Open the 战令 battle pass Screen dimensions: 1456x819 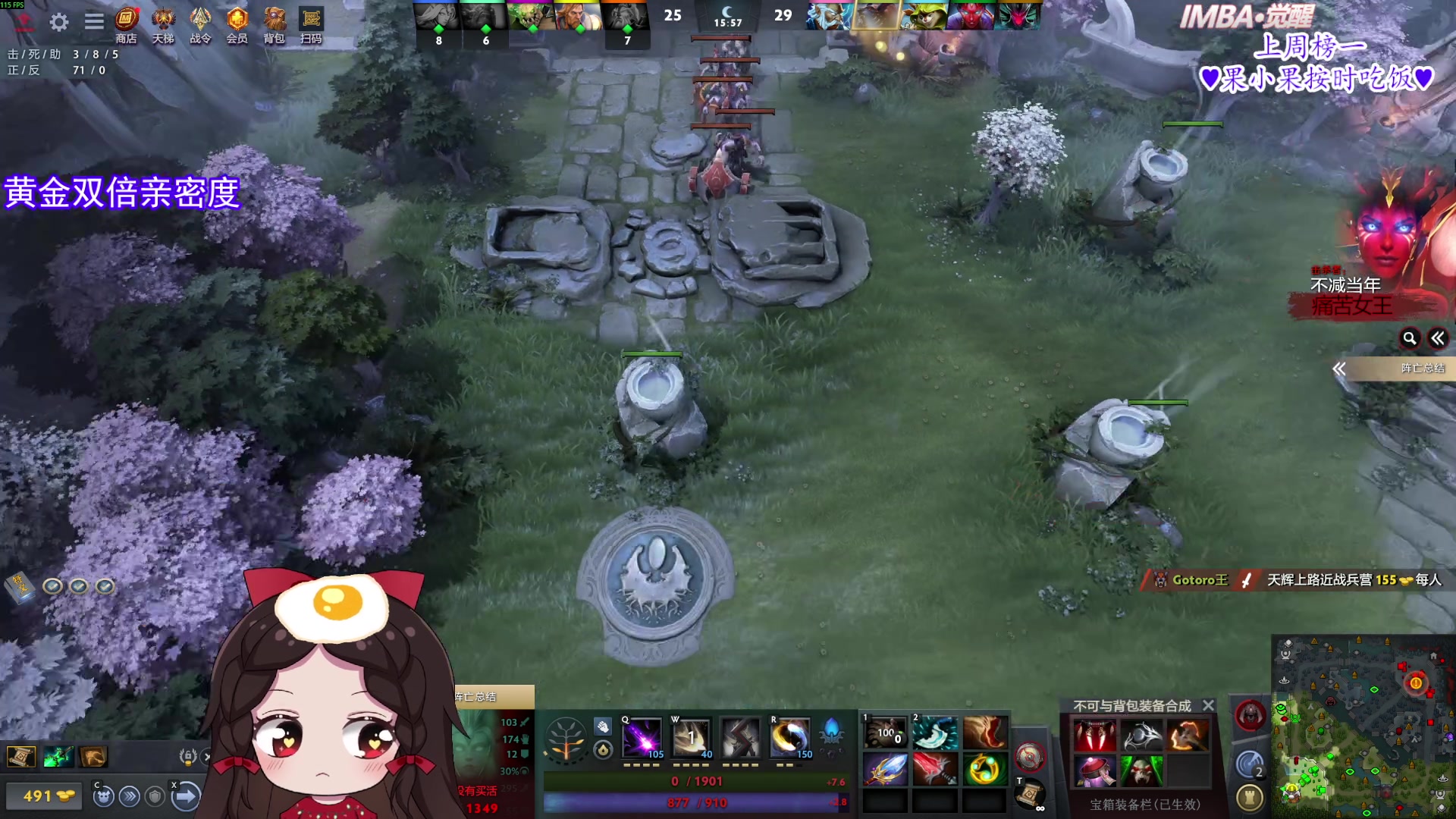click(x=200, y=24)
